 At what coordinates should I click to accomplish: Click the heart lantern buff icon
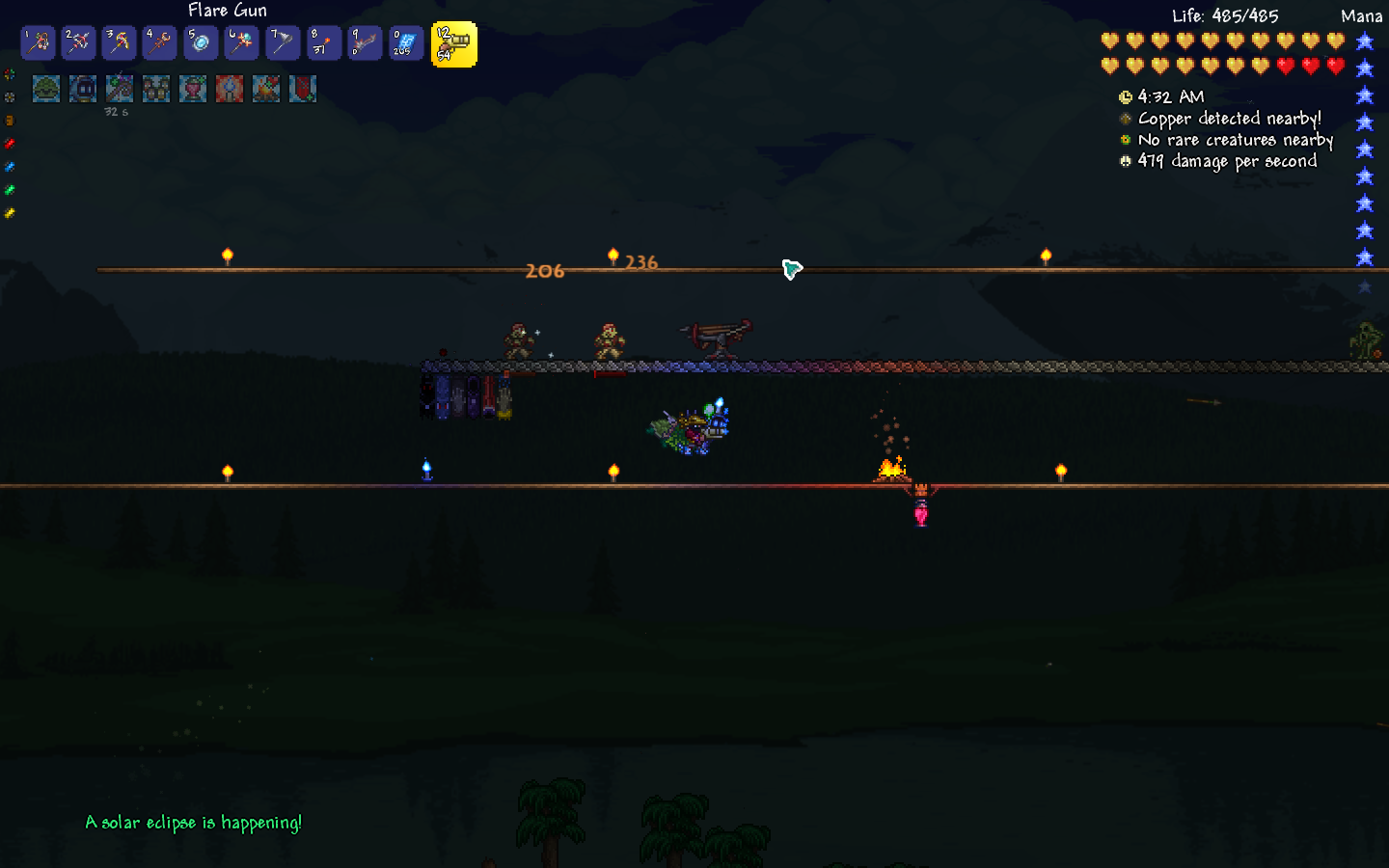point(193,89)
